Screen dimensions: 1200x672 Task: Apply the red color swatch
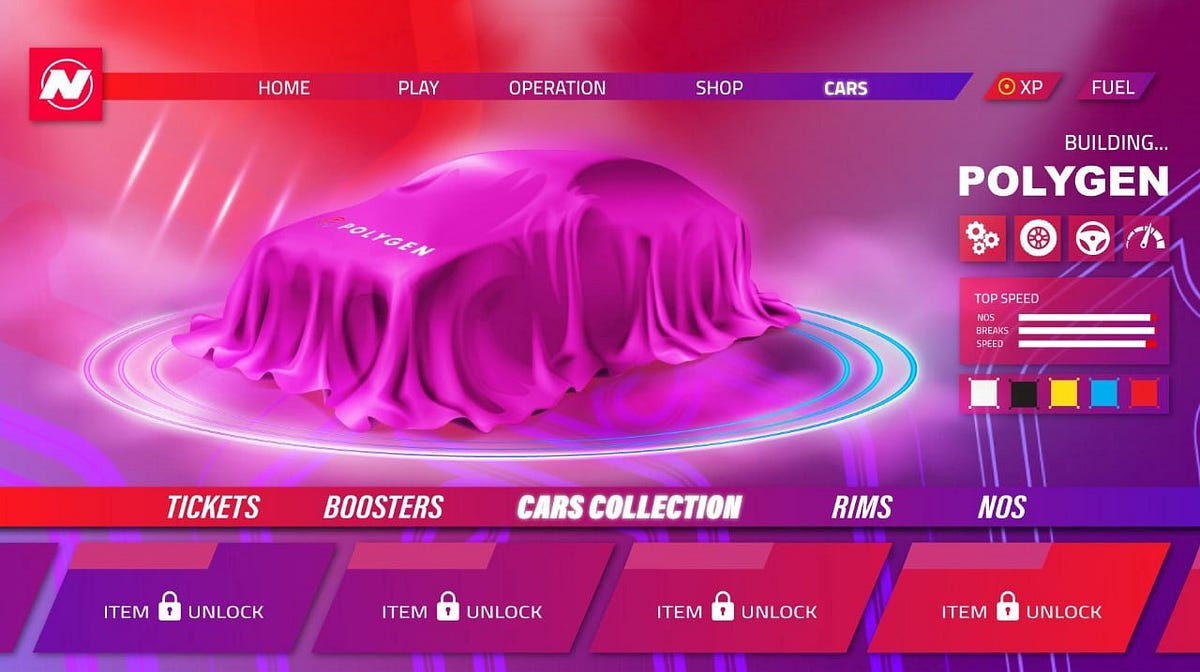tap(1142, 394)
